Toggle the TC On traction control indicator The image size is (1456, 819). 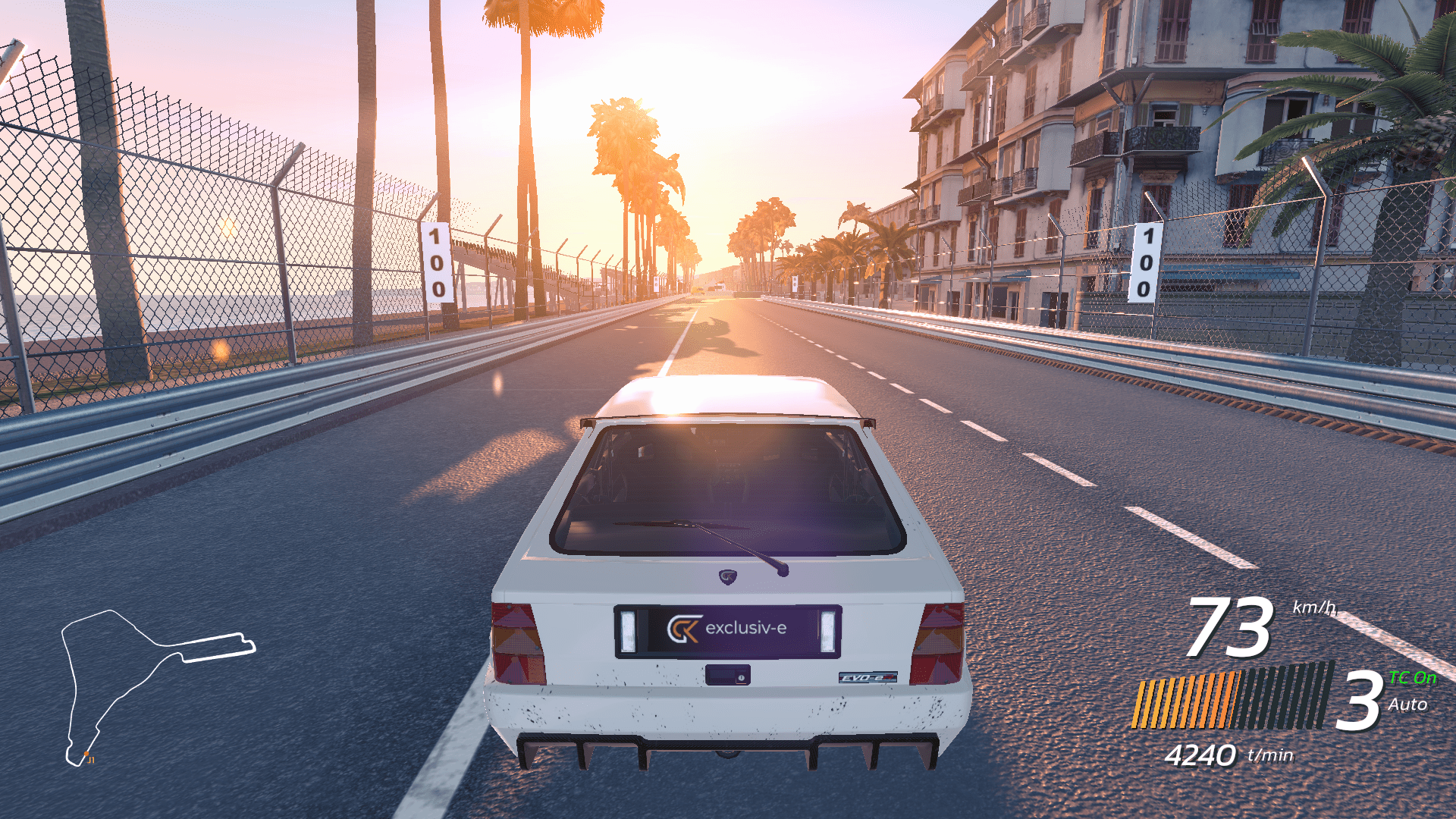point(1412,678)
